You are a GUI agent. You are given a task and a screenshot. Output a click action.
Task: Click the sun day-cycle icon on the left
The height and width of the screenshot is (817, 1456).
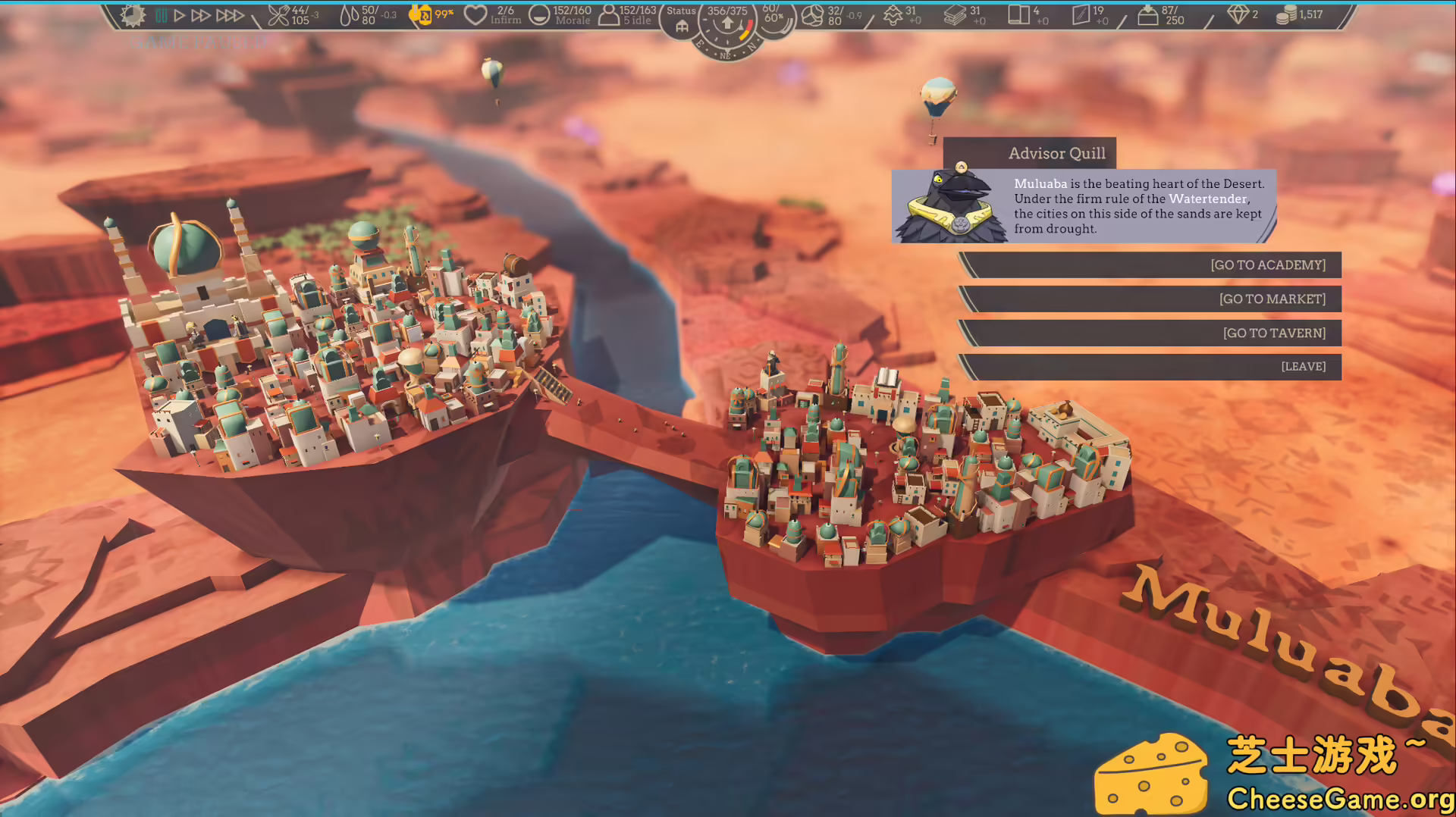133,17
